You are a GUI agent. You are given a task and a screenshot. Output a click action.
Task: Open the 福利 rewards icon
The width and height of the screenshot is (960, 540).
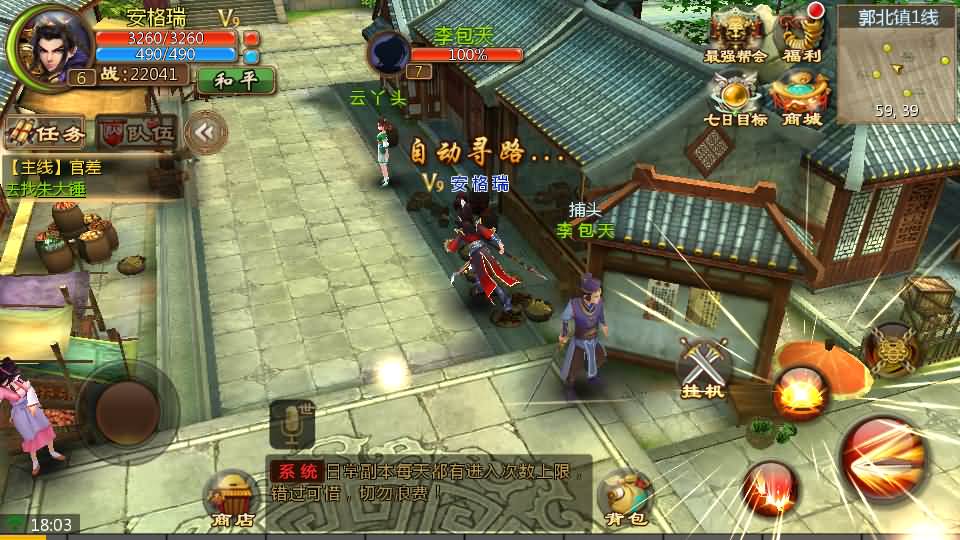[801, 36]
